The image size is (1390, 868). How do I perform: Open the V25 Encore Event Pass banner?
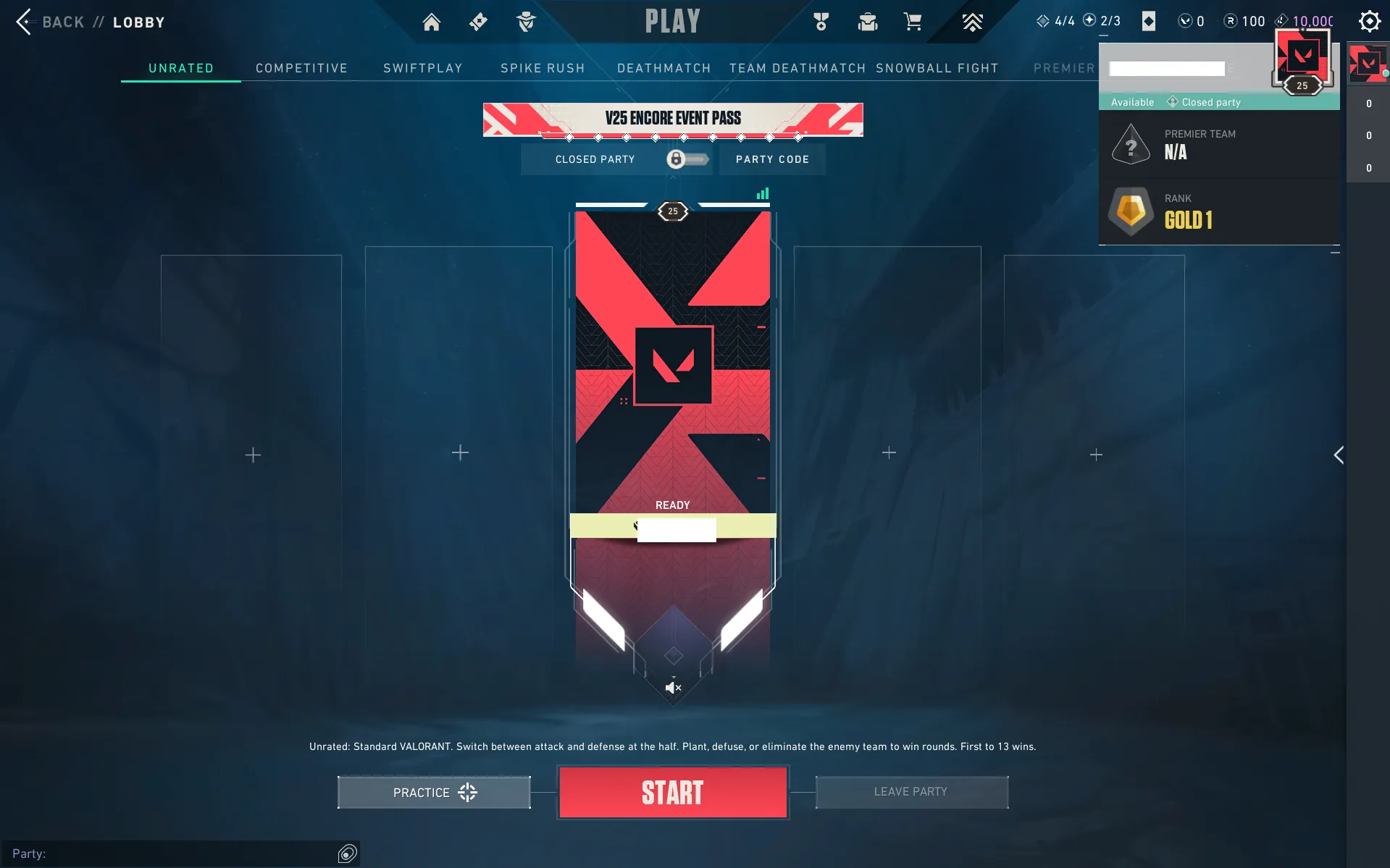pyautogui.click(x=673, y=119)
